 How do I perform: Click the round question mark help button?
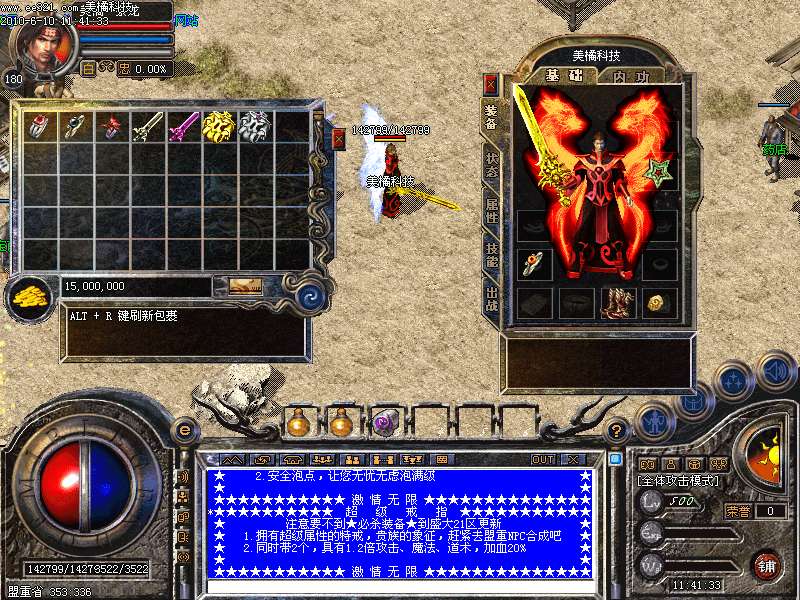pos(617,432)
